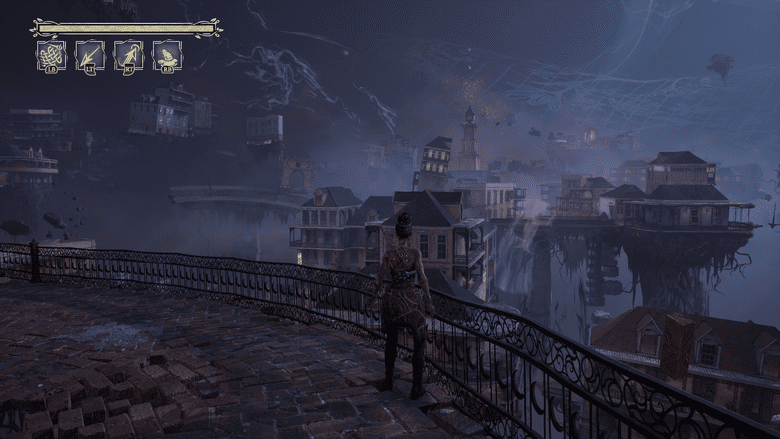This screenshot has height=439, width=780.
Task: Select the downward arrow strike ability
Action: (x=90, y=55)
